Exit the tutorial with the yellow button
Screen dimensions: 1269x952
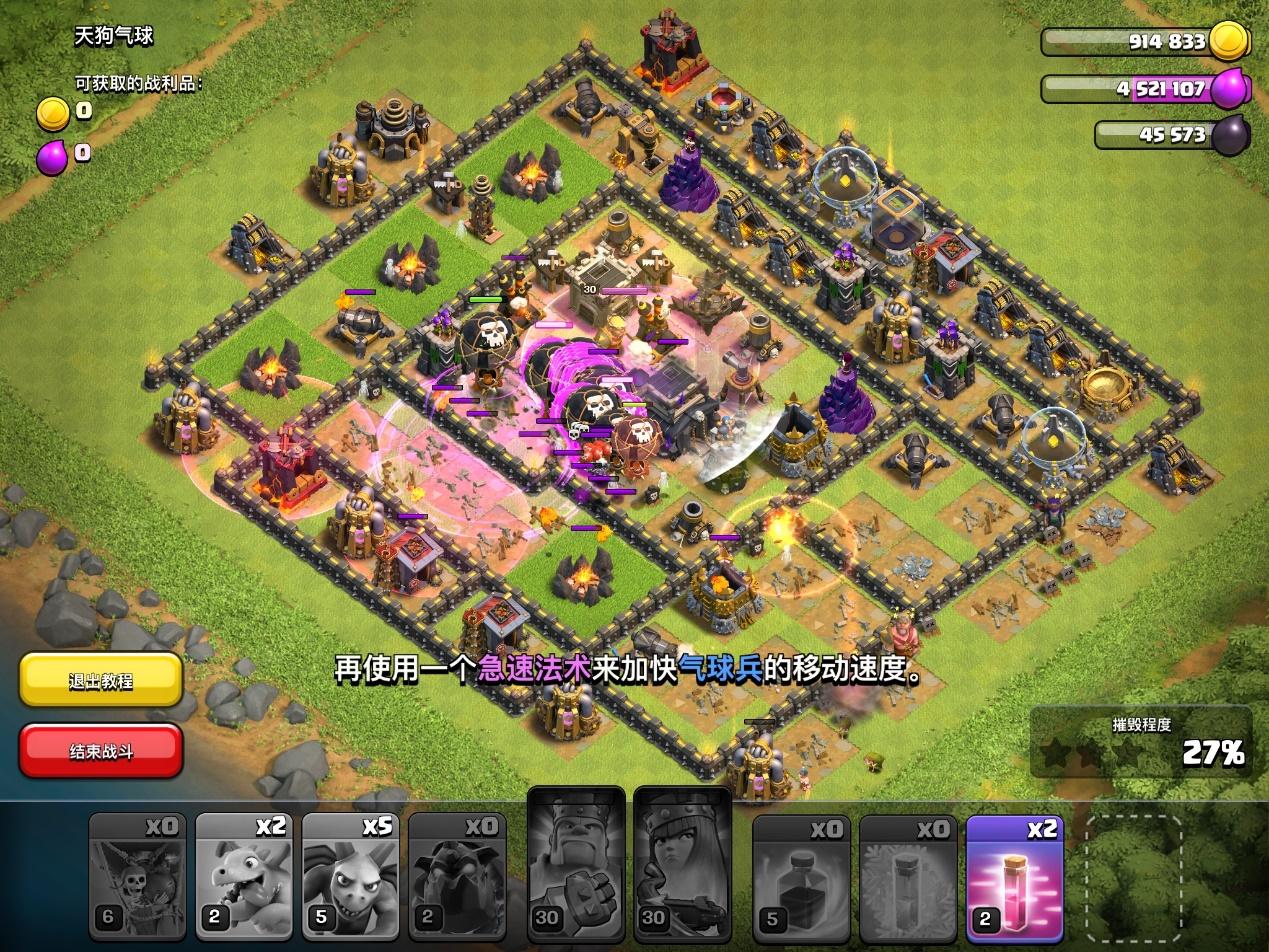click(x=101, y=680)
